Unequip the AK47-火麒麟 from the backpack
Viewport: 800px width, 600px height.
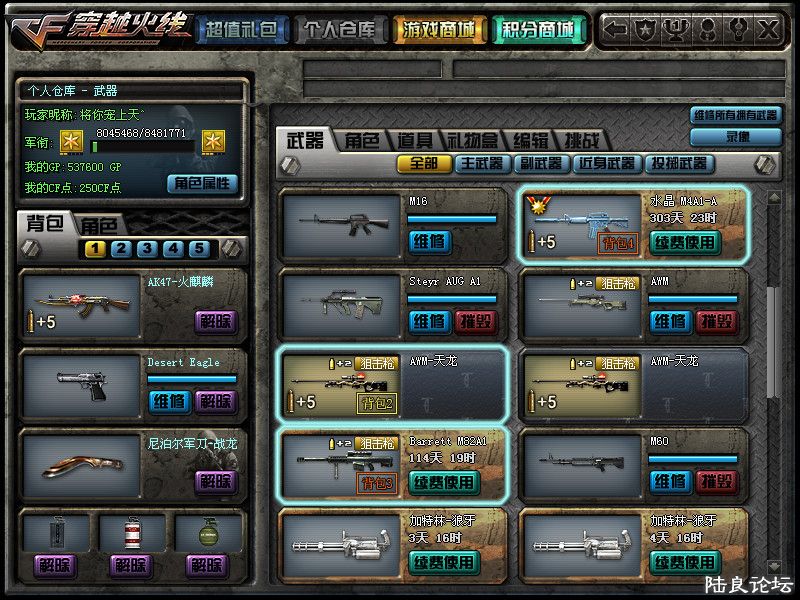(x=215, y=321)
